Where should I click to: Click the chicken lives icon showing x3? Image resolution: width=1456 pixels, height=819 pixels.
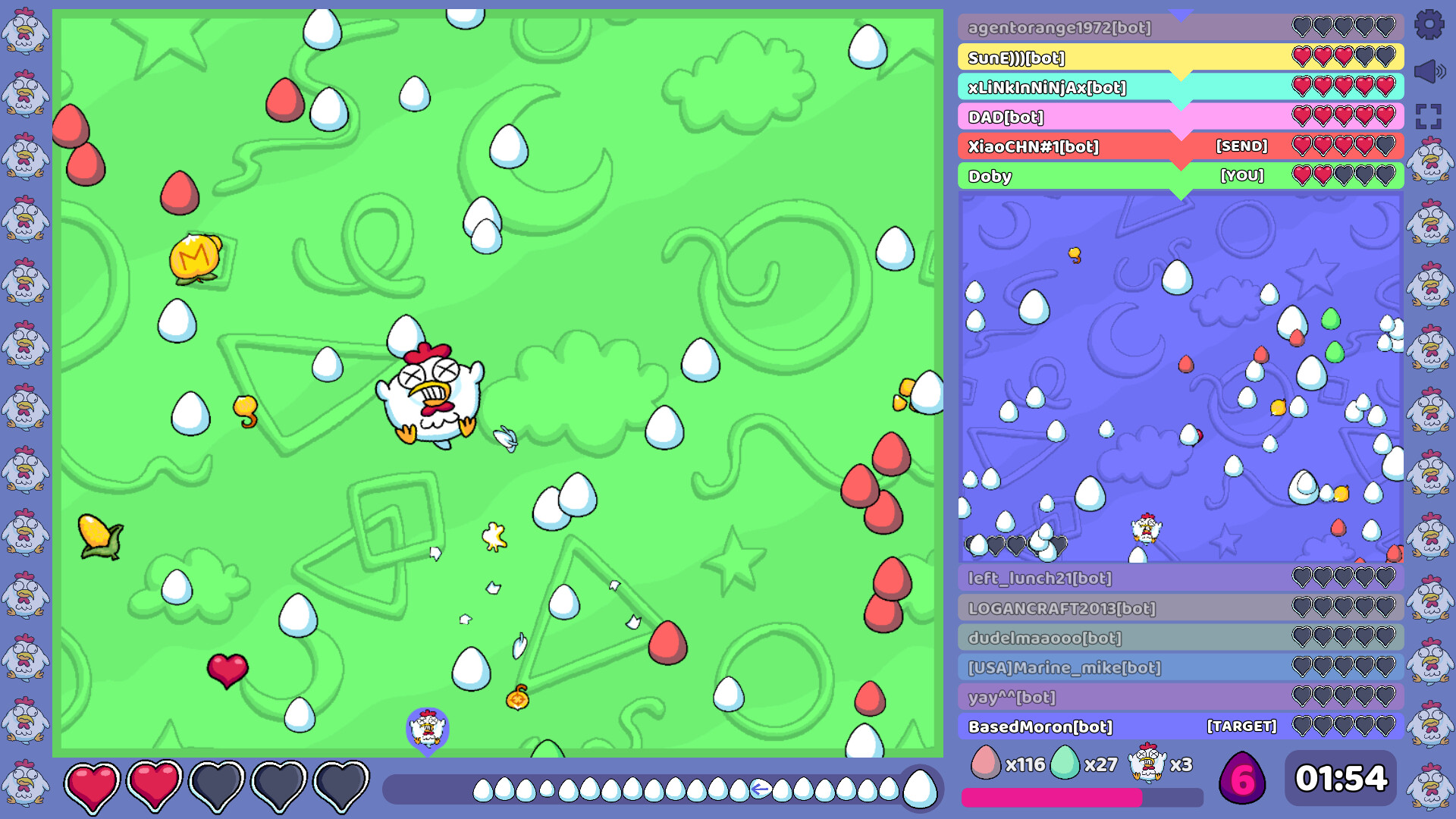point(1147,764)
